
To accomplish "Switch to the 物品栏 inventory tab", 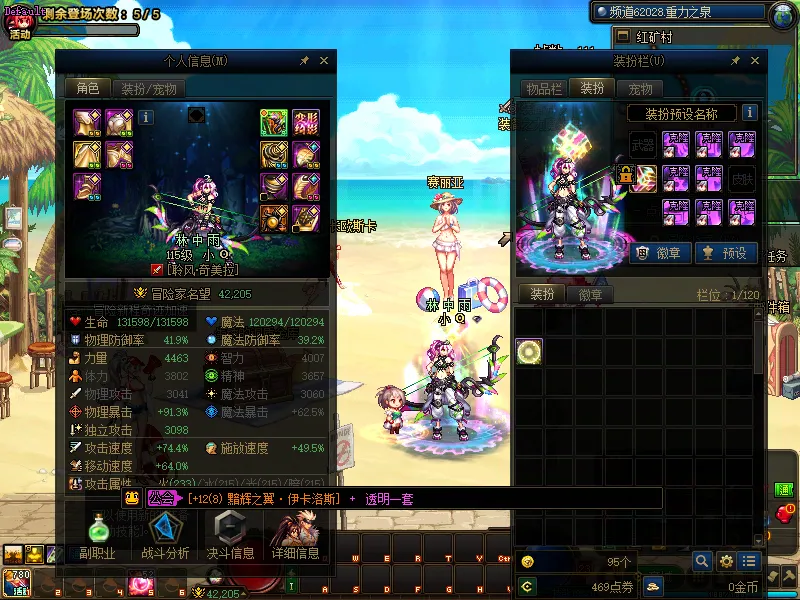I will coord(544,89).
